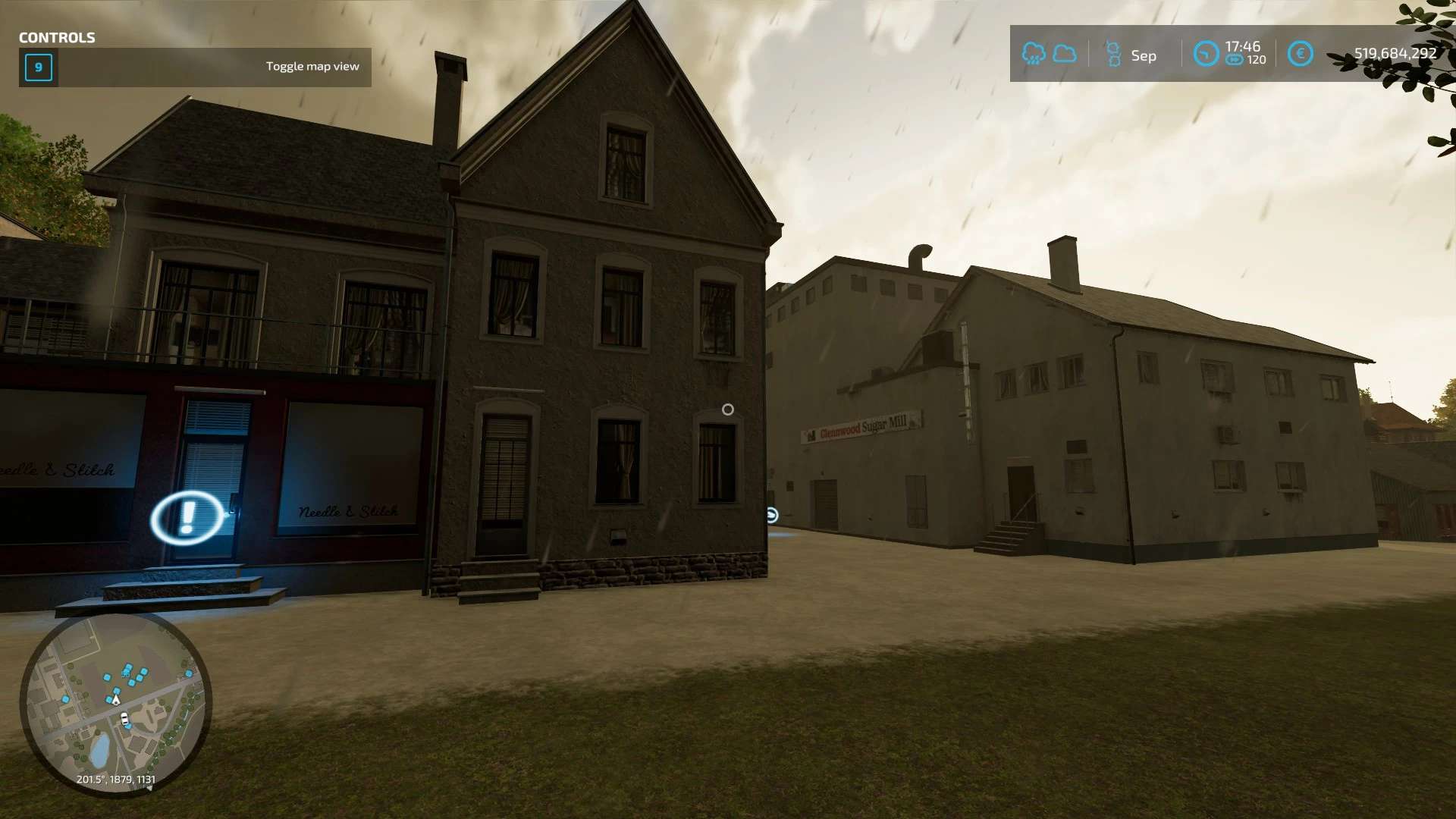The image size is (1456, 819).
Task: Select the rain cloud weather icon
Action: point(1033,54)
